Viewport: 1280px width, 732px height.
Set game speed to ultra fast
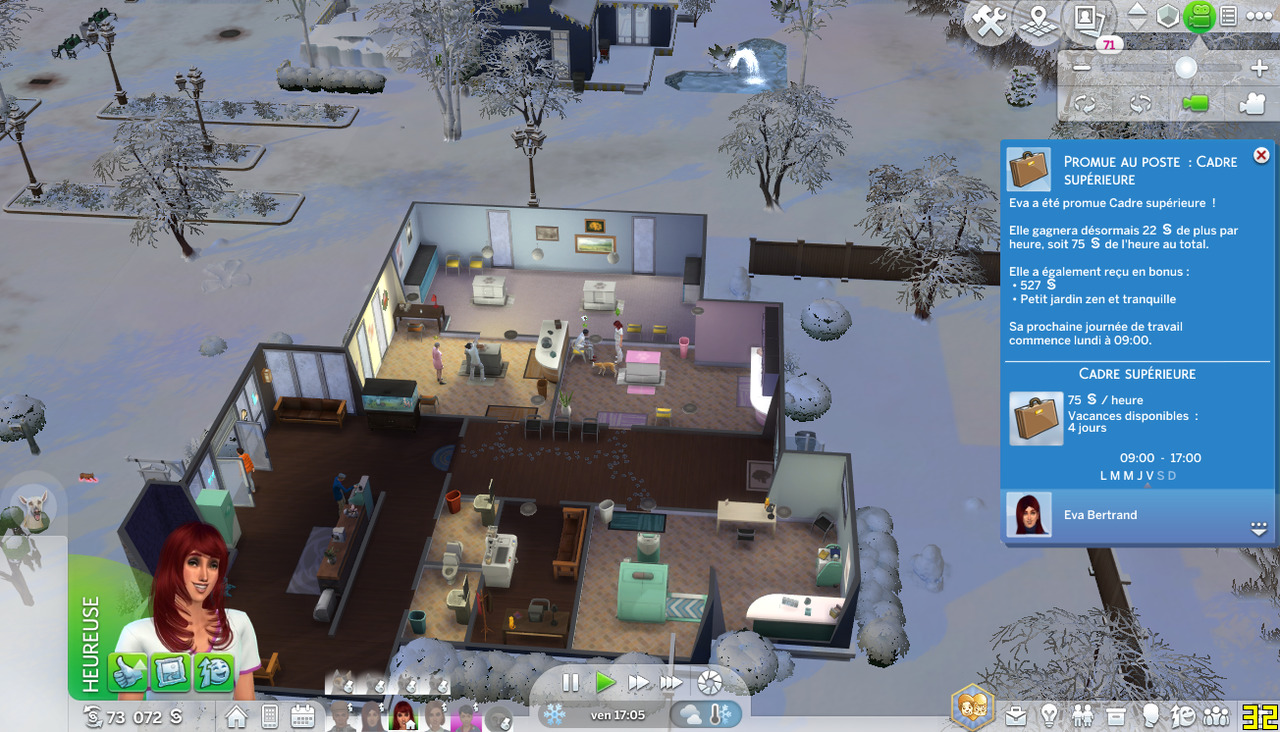[671, 683]
